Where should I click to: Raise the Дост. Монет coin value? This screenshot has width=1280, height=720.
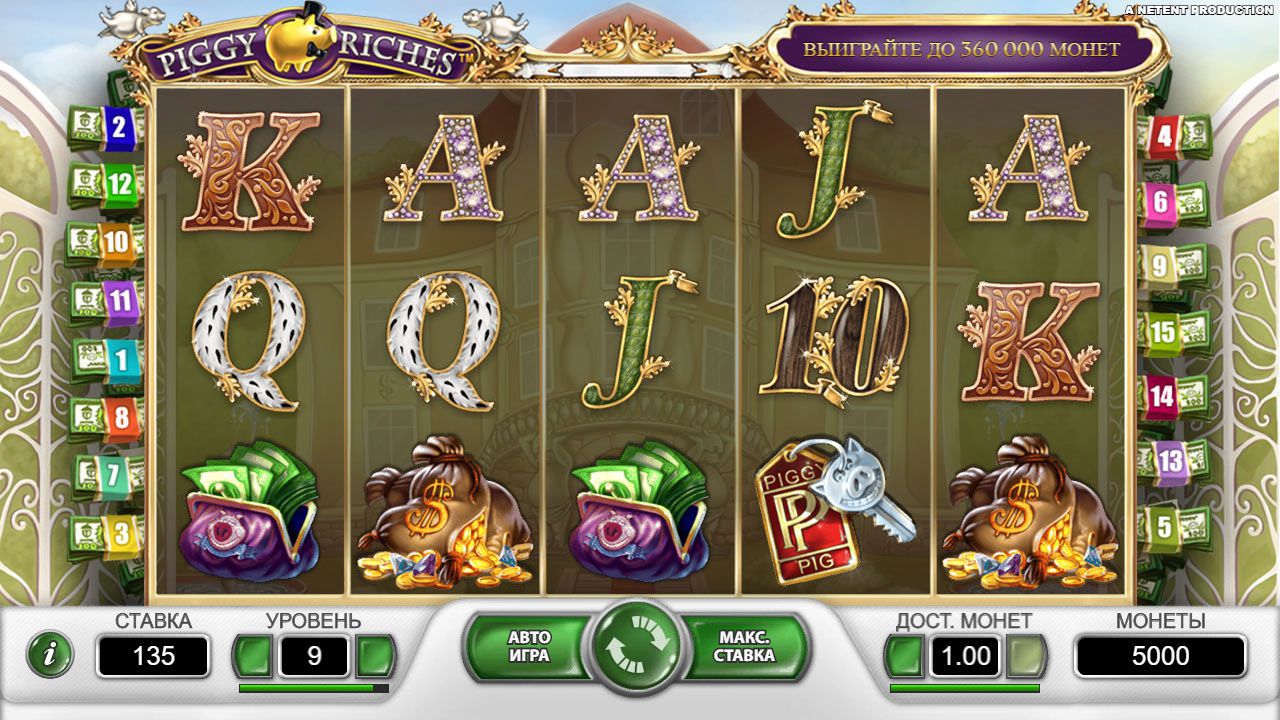[x=1026, y=656]
